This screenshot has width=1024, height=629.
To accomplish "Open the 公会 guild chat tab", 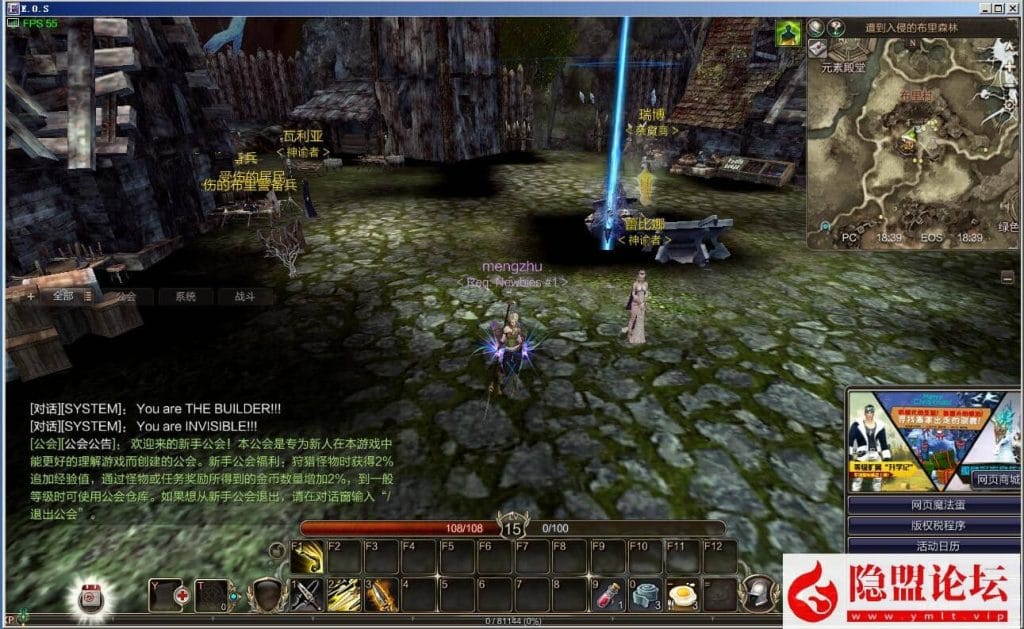I will [126, 296].
